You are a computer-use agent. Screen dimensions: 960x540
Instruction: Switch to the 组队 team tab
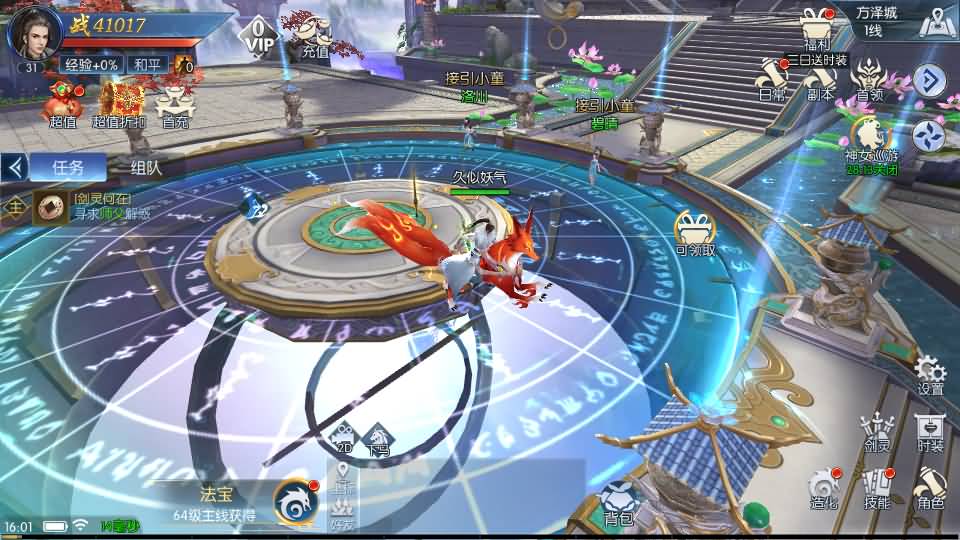[x=146, y=167]
